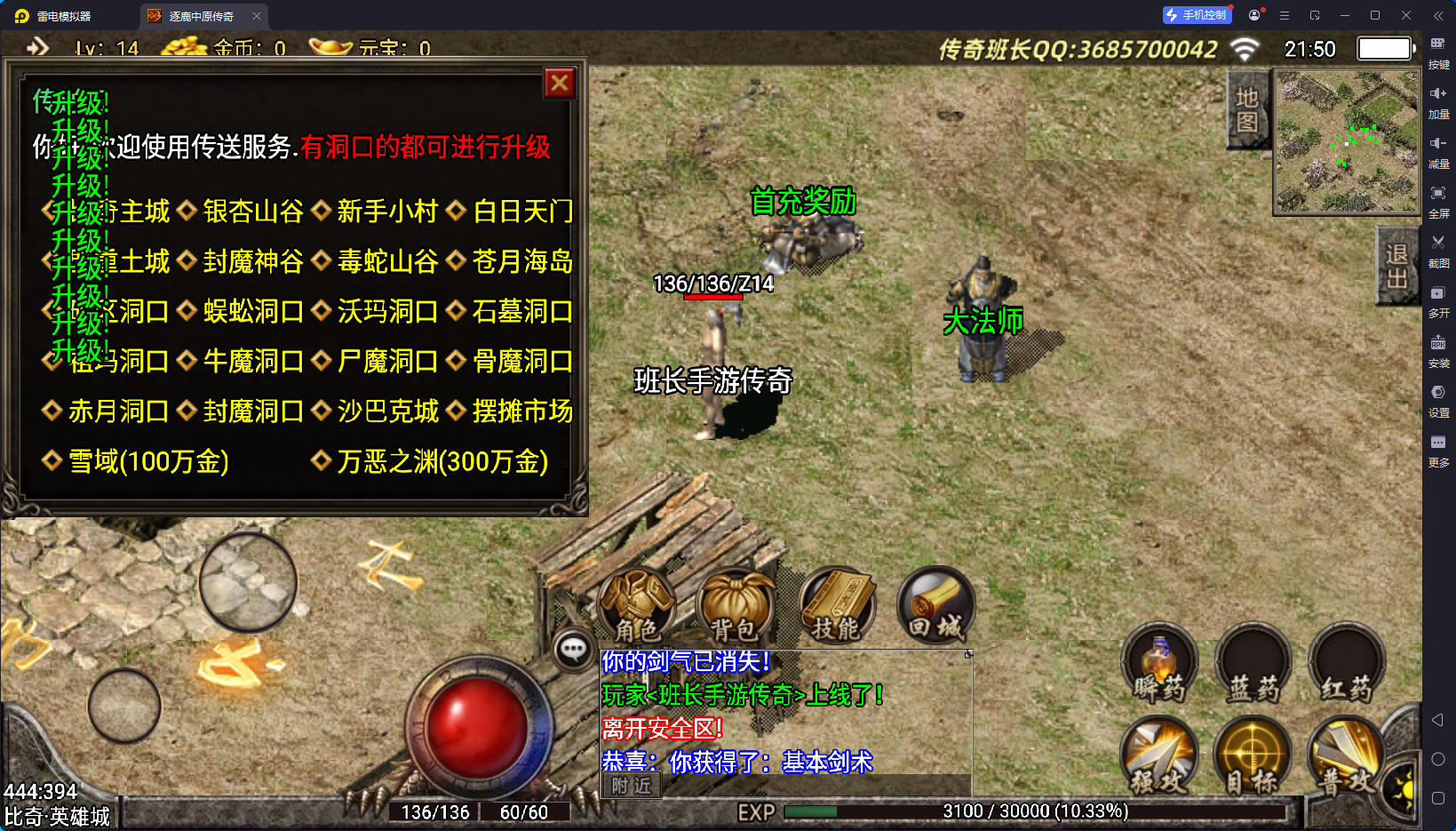
Task: Click the 退出 exit button
Action: tap(1396, 266)
